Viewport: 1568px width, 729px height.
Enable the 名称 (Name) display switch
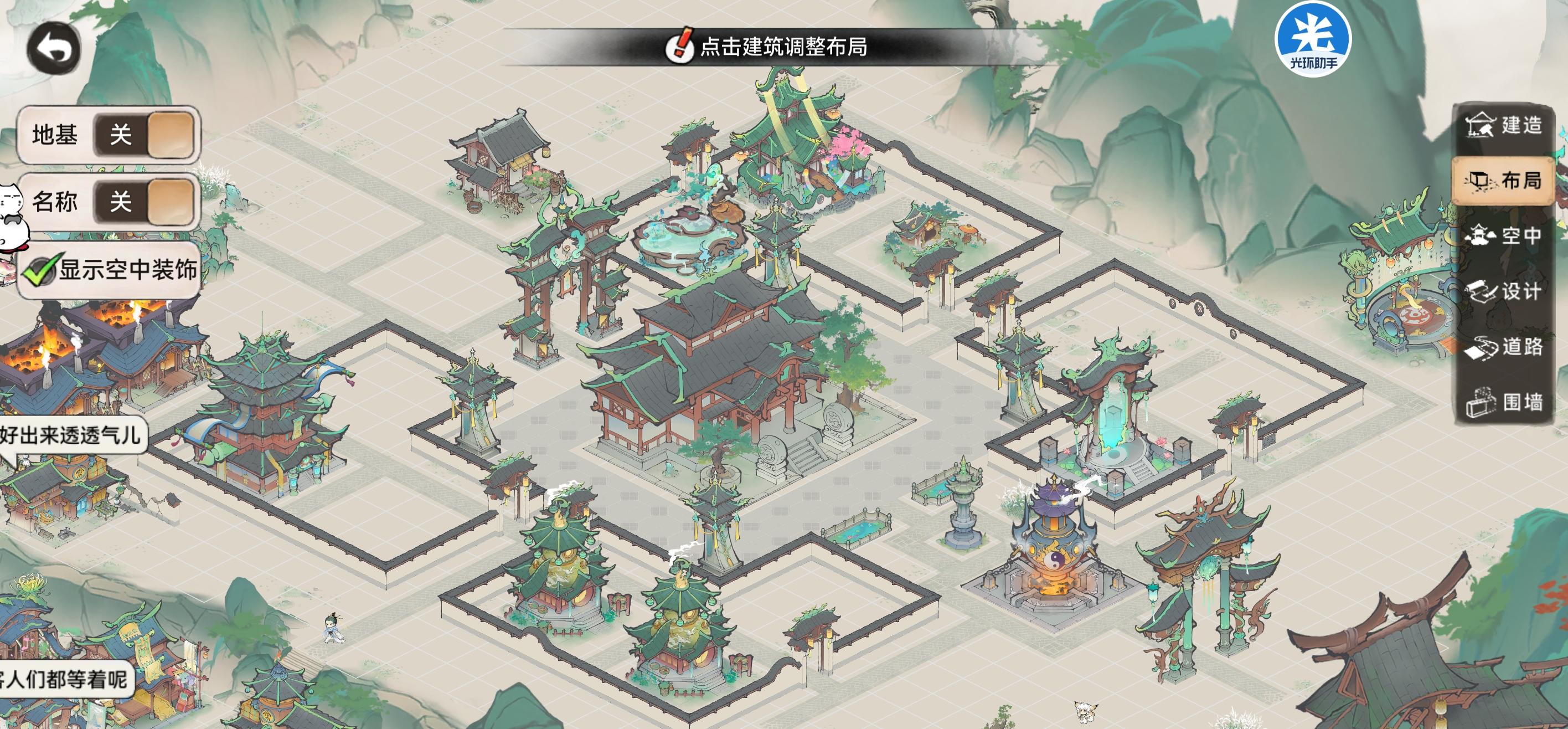[145, 203]
